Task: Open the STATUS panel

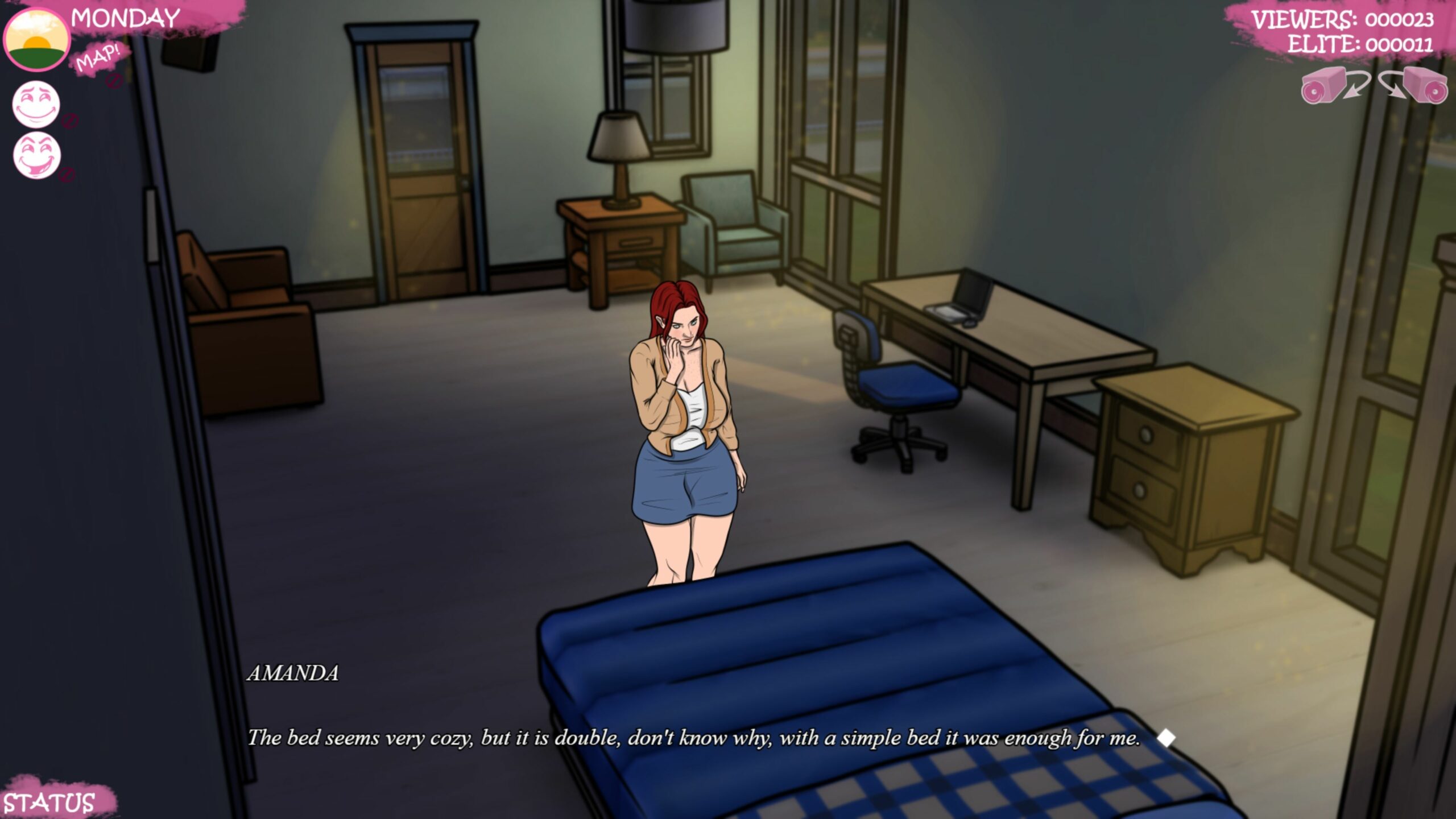Action: [50, 803]
